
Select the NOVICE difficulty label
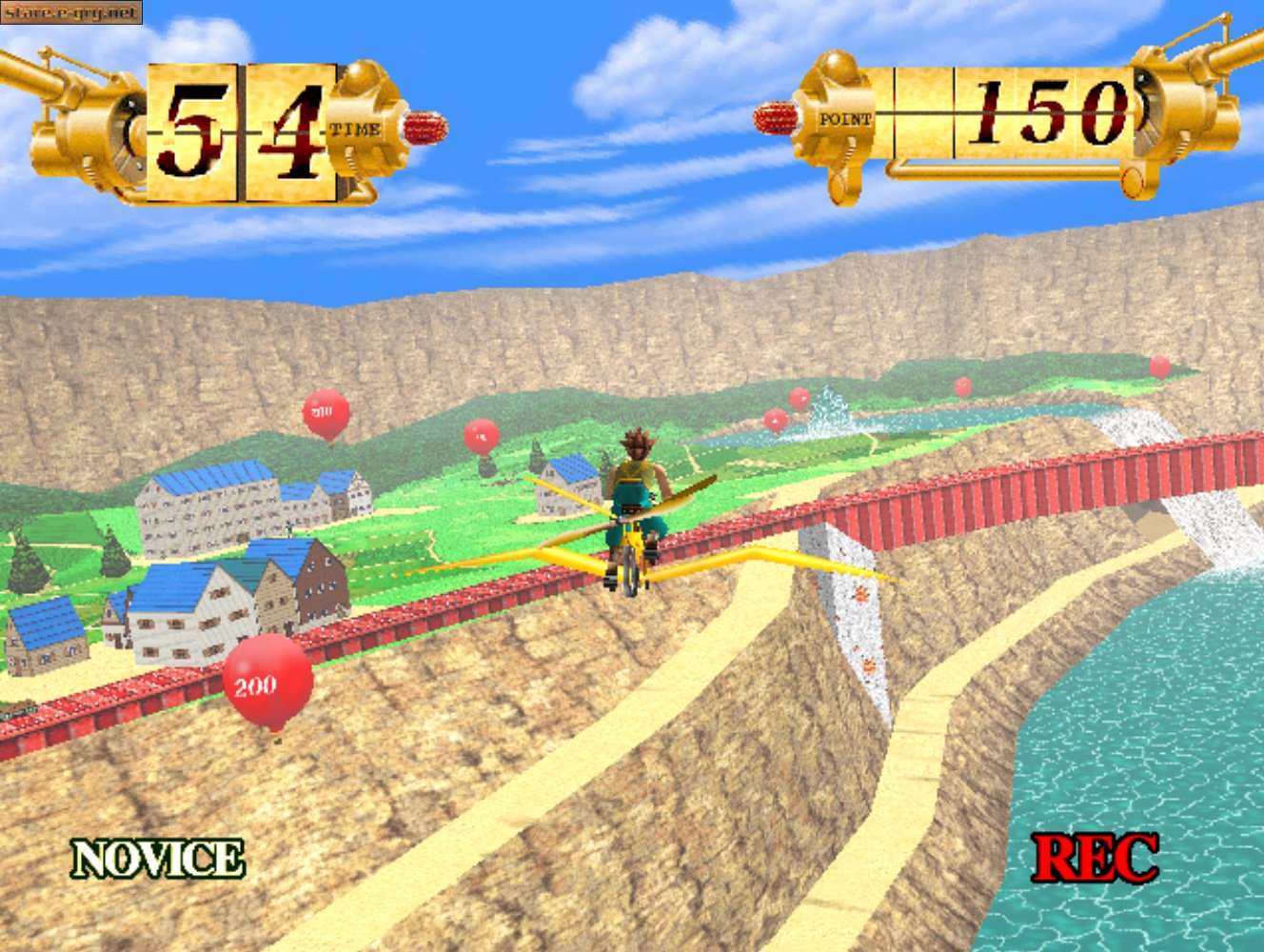[x=158, y=859]
